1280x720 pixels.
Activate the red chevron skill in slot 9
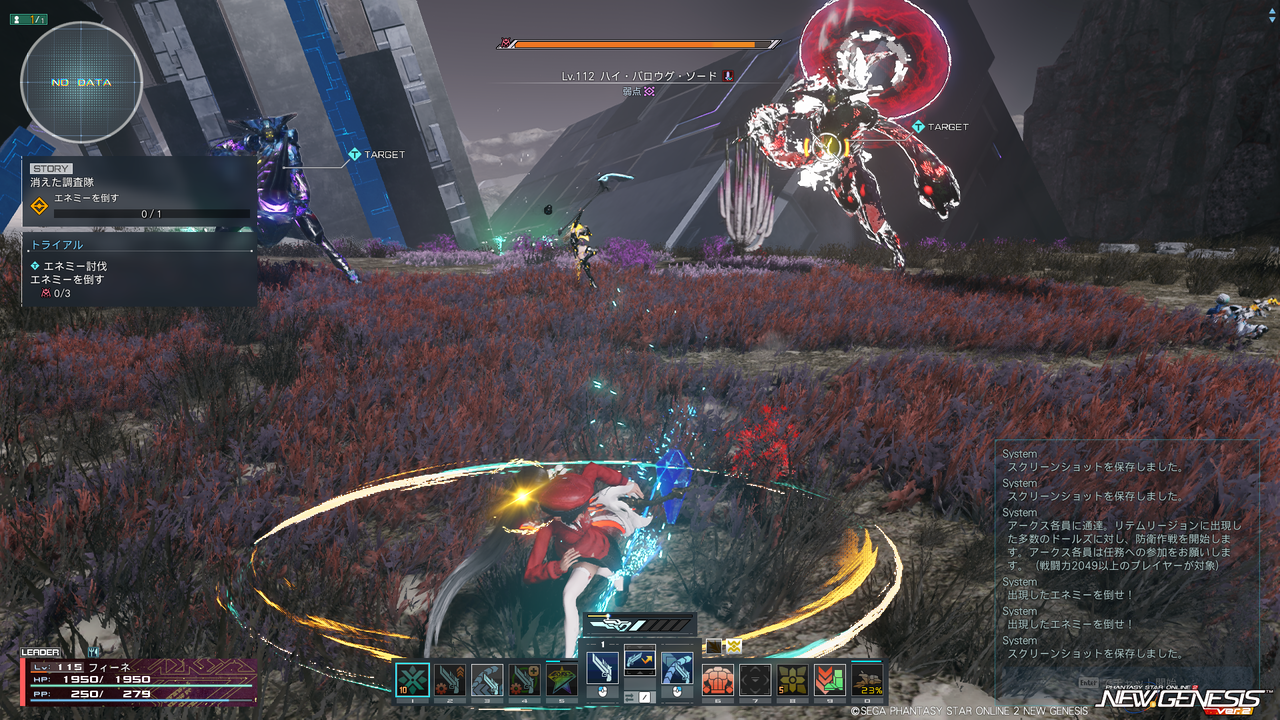tap(830, 680)
